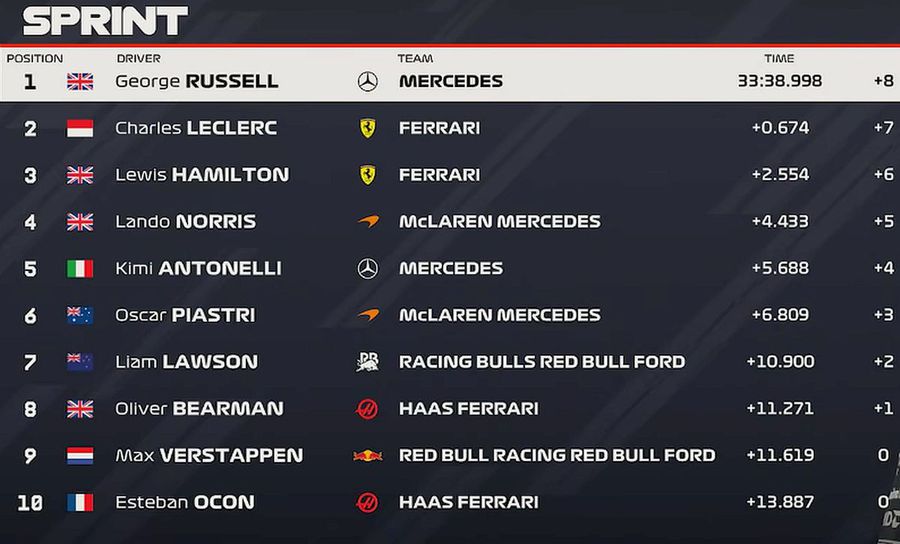Image resolution: width=900 pixels, height=544 pixels.
Task: Select Oscar Piastri's result row
Action: pos(185,315)
